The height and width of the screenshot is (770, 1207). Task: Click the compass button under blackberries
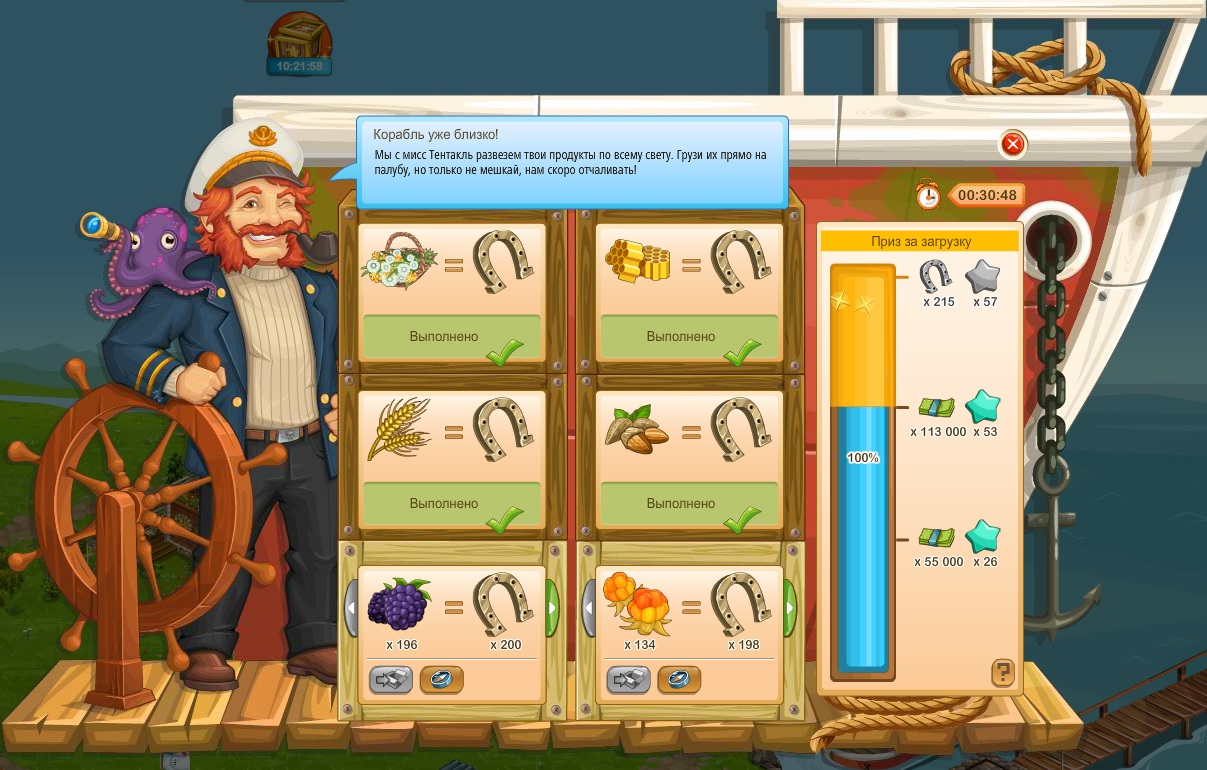441,680
